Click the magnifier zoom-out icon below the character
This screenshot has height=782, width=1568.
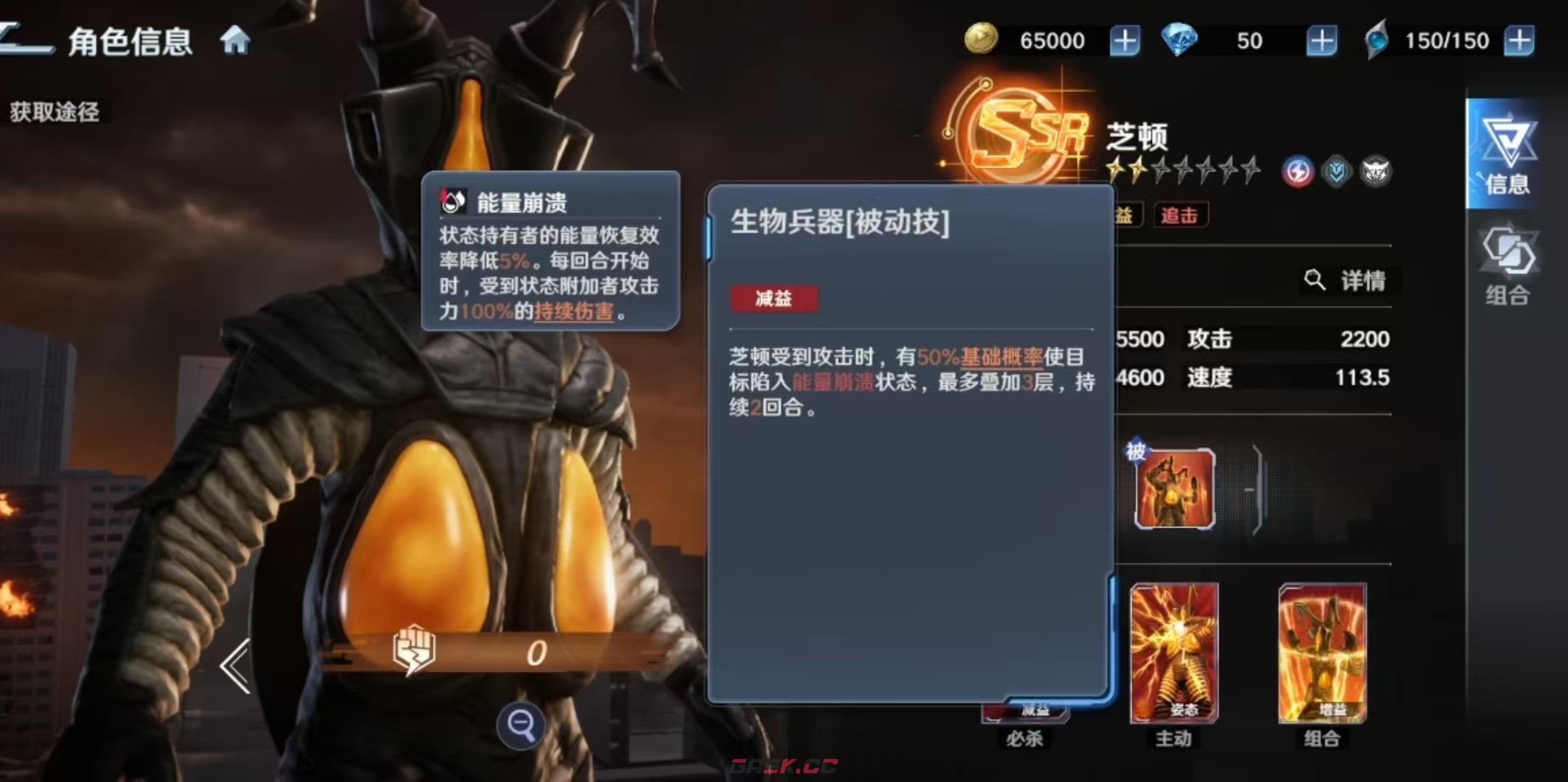[520, 725]
